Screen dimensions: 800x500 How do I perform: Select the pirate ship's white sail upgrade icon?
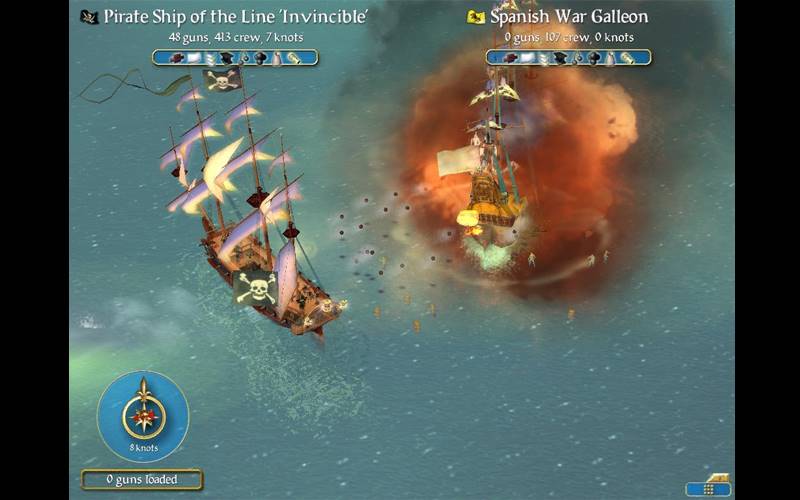194,58
